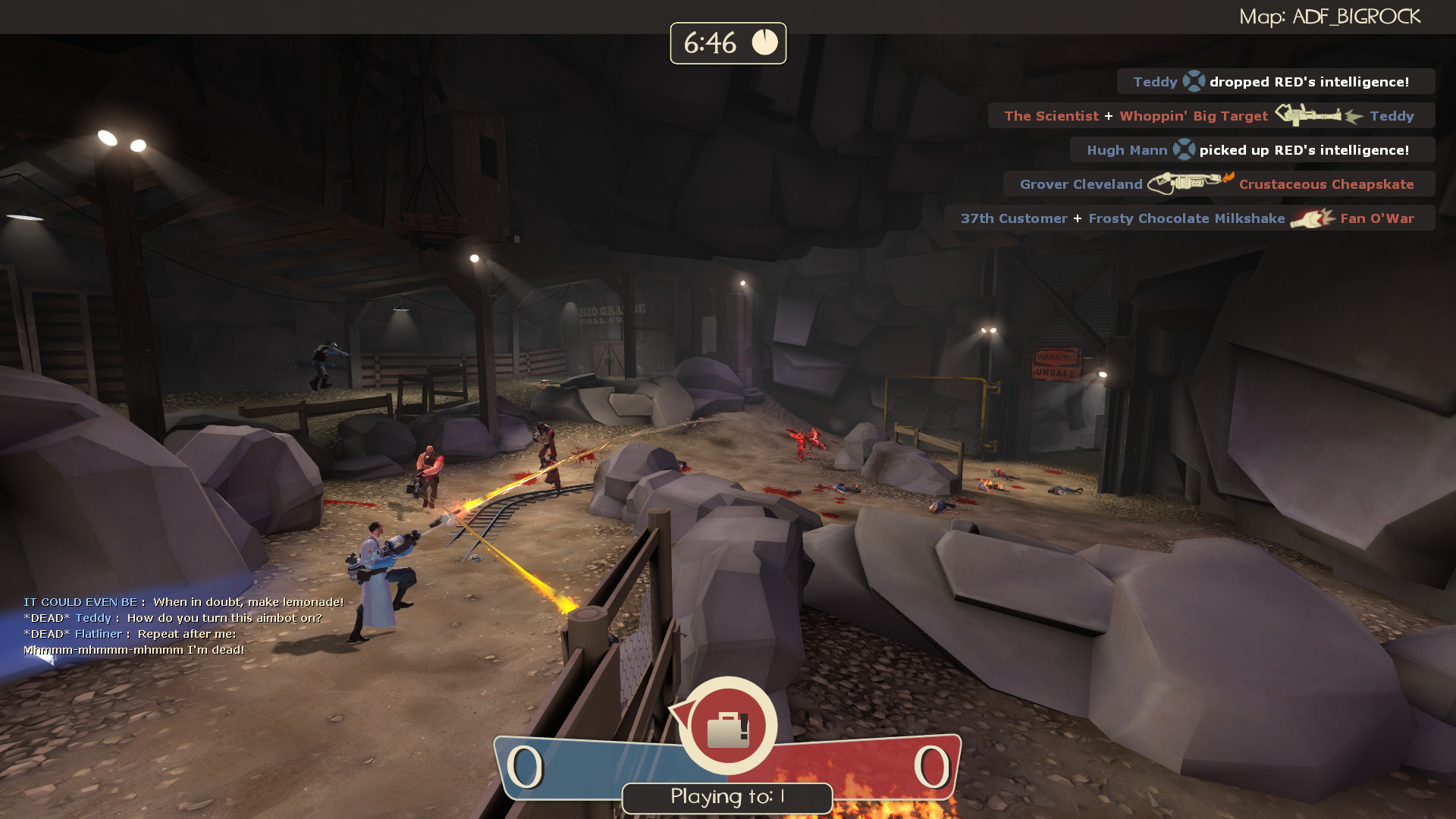Click the blue team score of 0
Viewport: 1456px width, 819px height.
click(x=526, y=769)
